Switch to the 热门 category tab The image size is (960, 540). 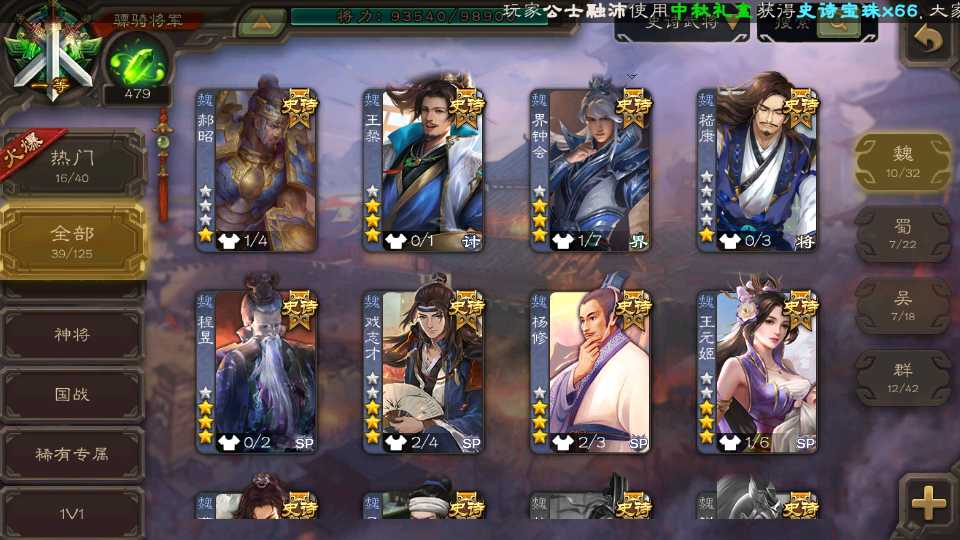point(72,164)
